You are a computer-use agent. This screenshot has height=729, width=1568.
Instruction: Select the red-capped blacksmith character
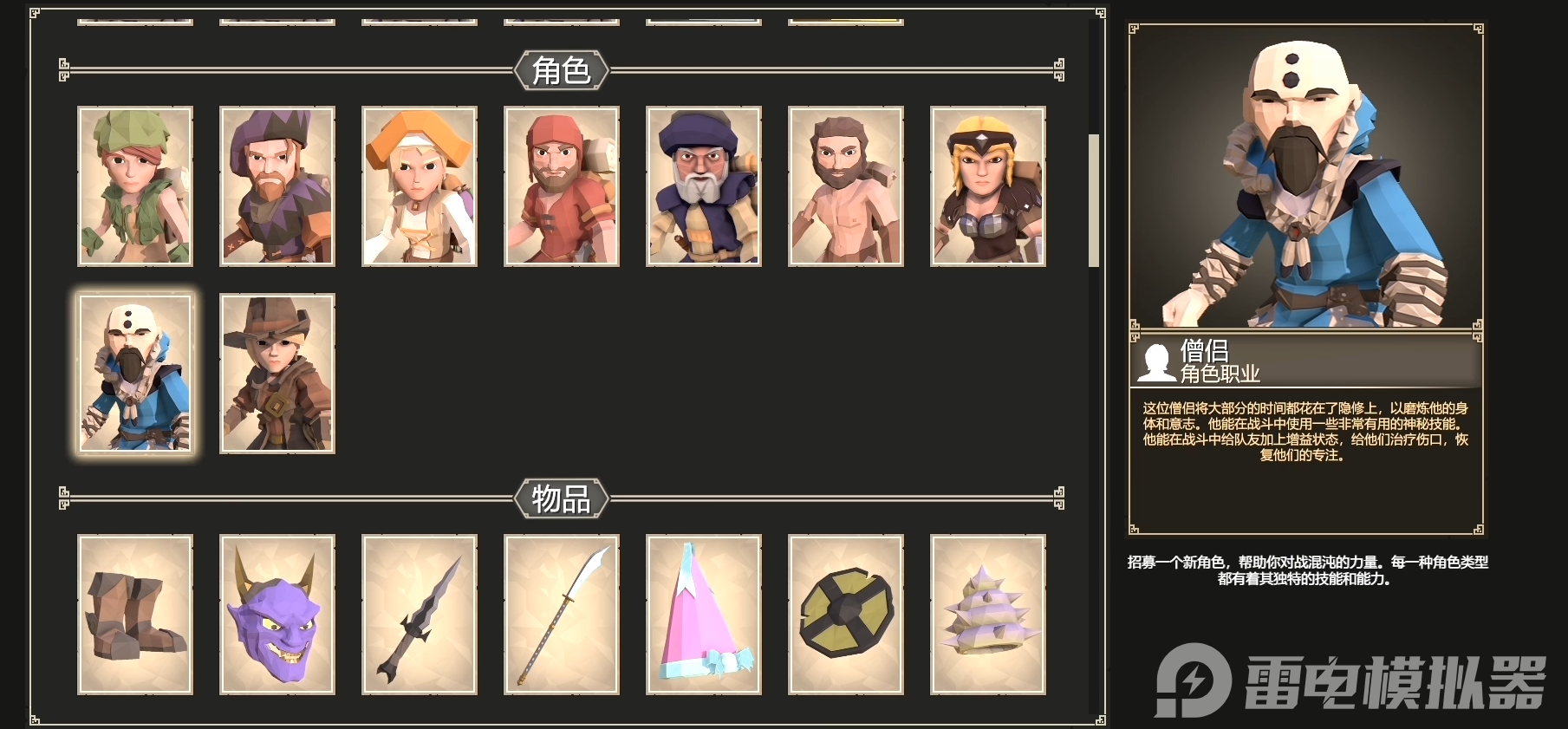click(x=562, y=186)
